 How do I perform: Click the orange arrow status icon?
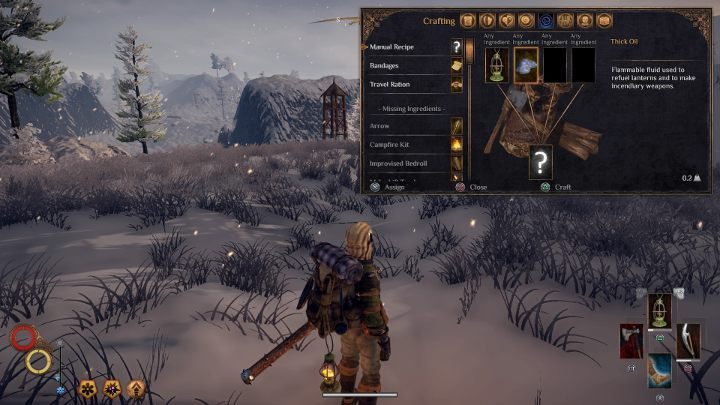pos(136,387)
